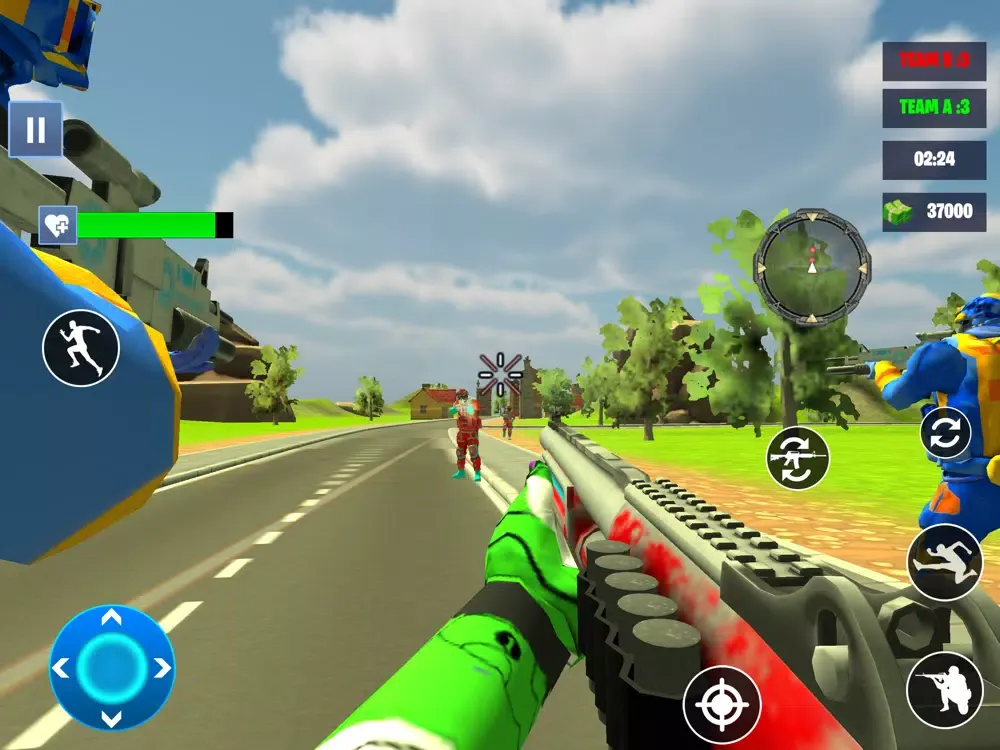Tap the circular arrows refresh button
The height and width of the screenshot is (750, 1000).
coord(946,433)
